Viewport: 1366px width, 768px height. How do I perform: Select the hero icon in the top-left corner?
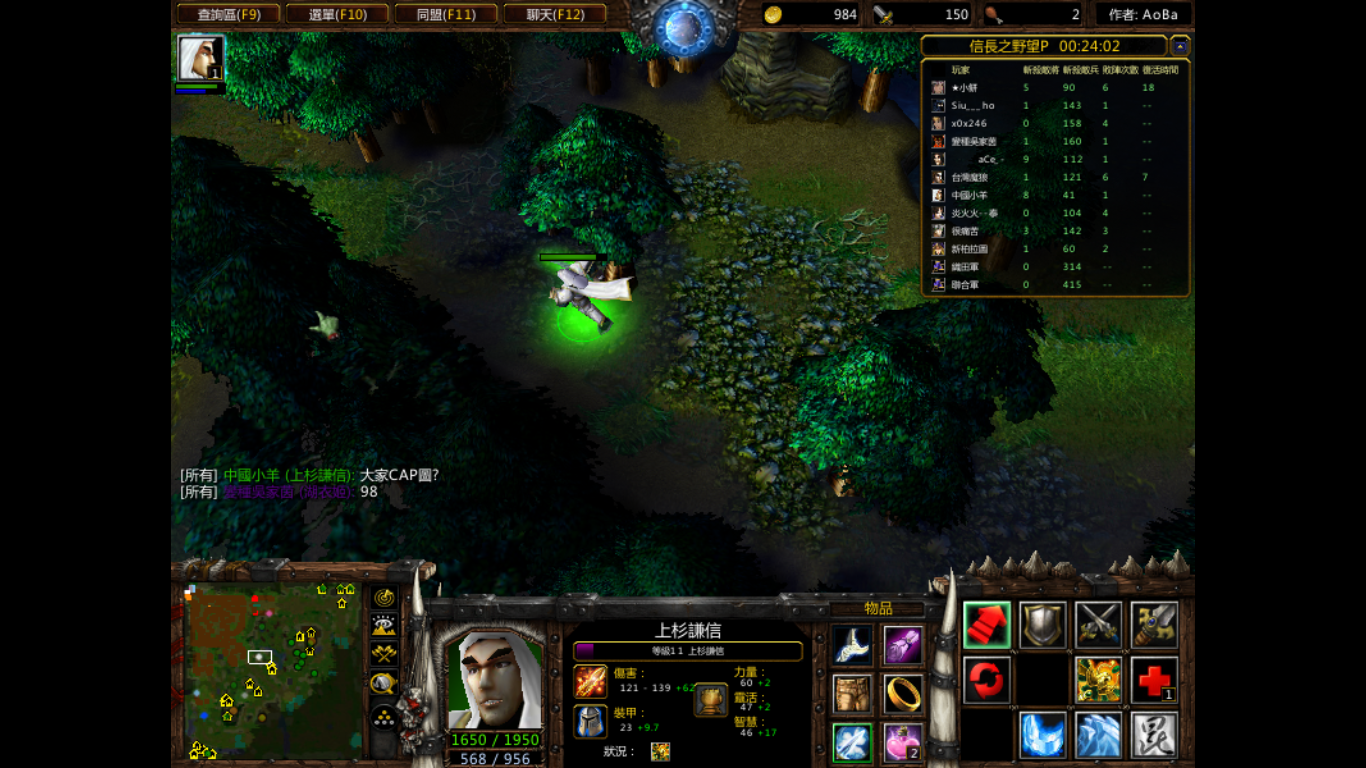coord(200,58)
